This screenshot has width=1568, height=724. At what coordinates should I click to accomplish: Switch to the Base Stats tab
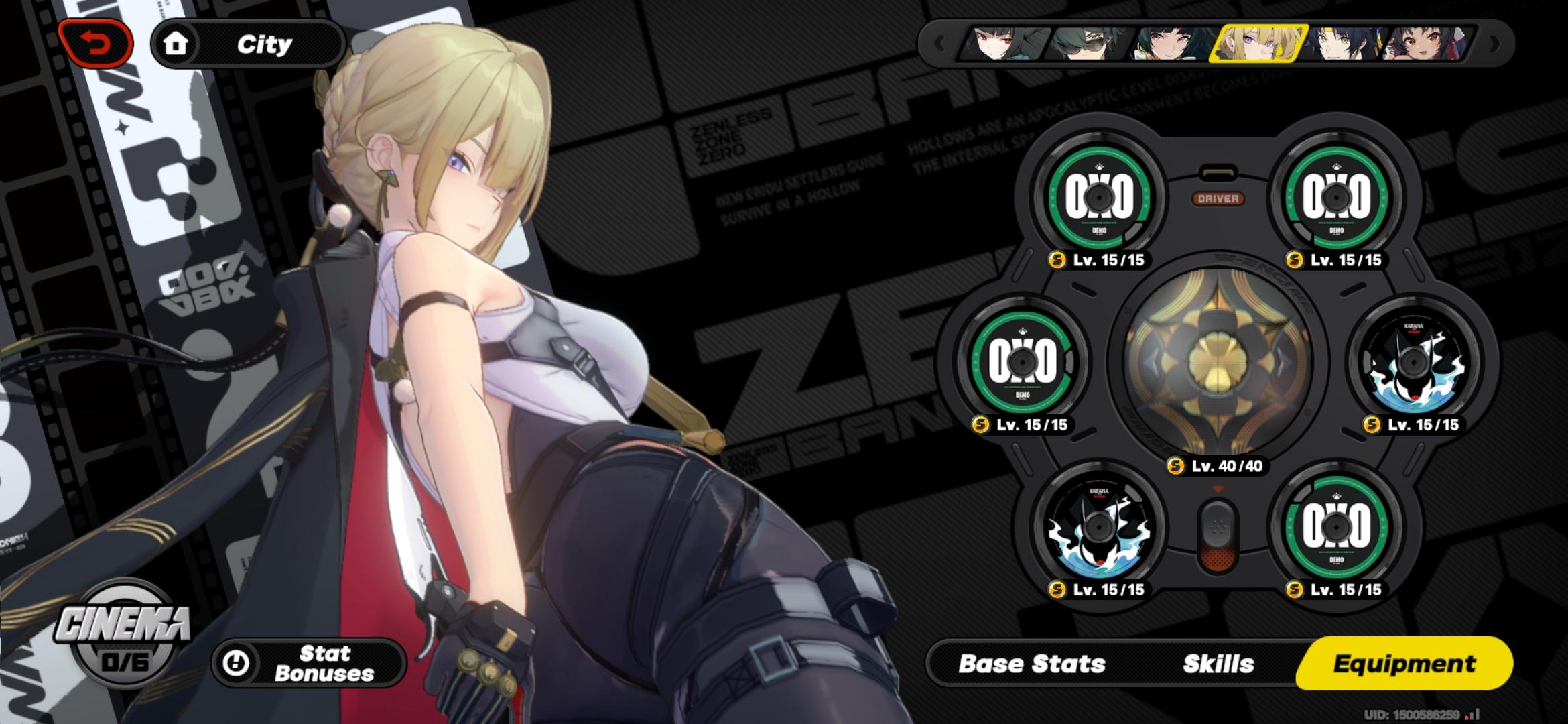click(1032, 664)
